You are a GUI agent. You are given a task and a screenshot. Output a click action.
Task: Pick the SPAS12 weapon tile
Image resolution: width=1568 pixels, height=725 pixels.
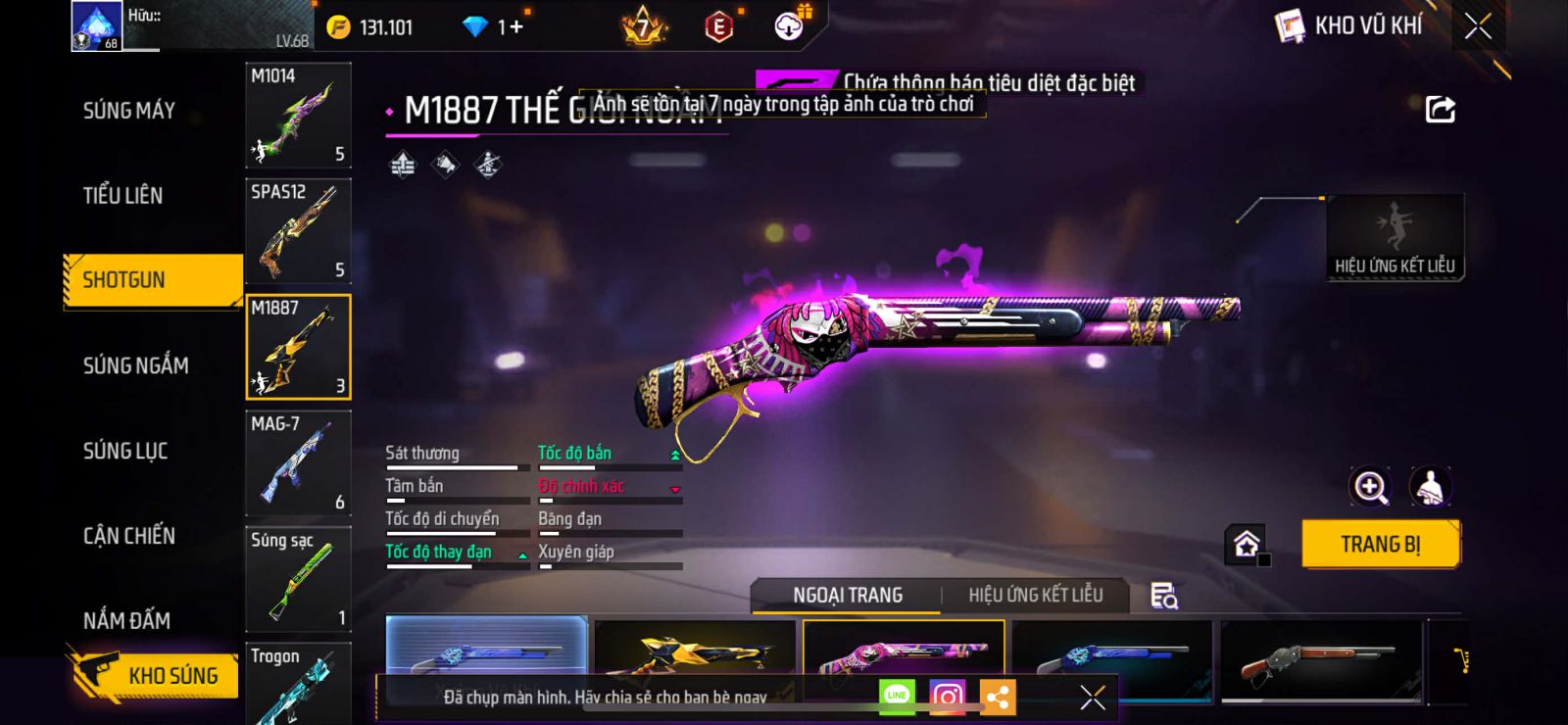coord(298,231)
